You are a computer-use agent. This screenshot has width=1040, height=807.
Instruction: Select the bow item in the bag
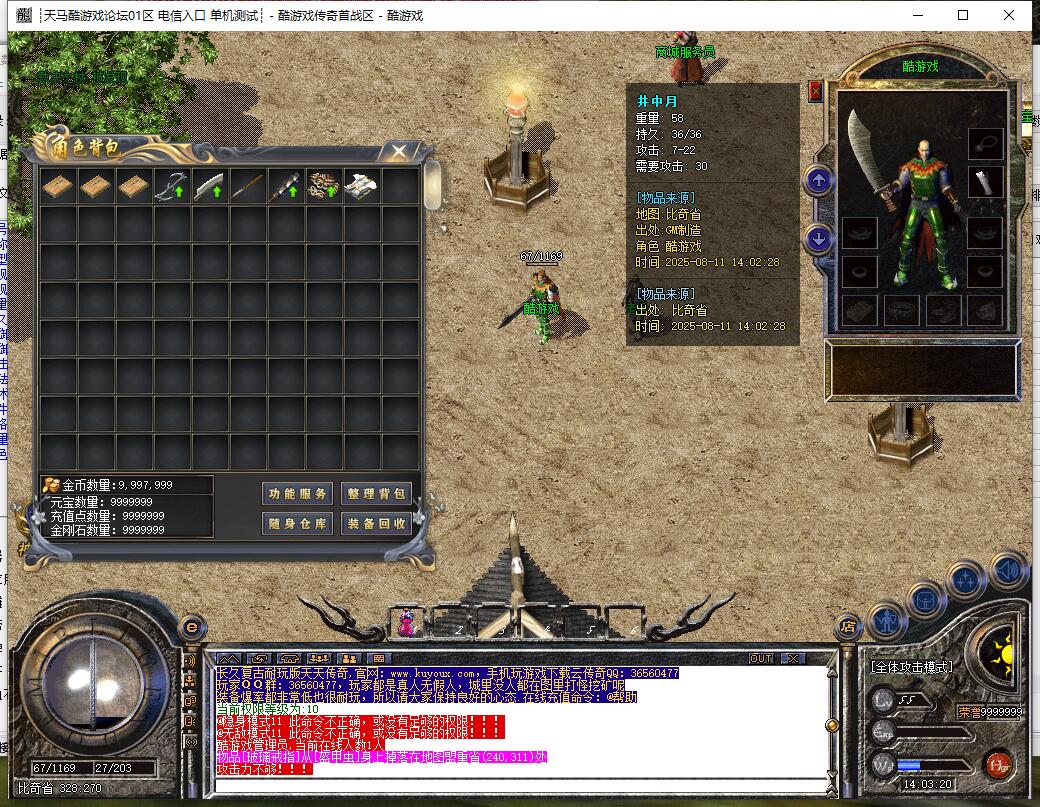pos(171,187)
